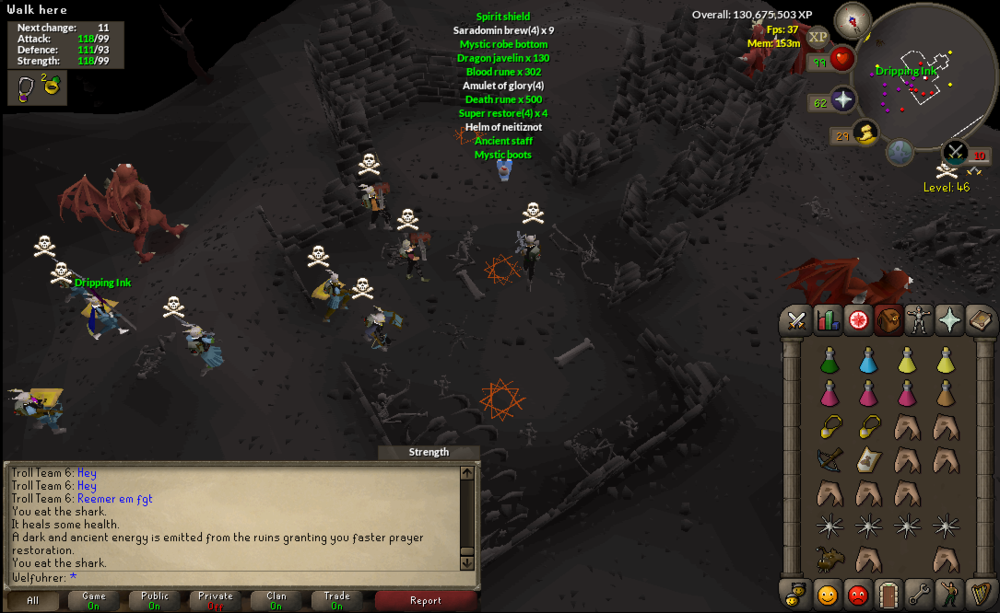Open the world map globe
Image resolution: width=1000 pixels, height=613 pixels.
[900, 151]
